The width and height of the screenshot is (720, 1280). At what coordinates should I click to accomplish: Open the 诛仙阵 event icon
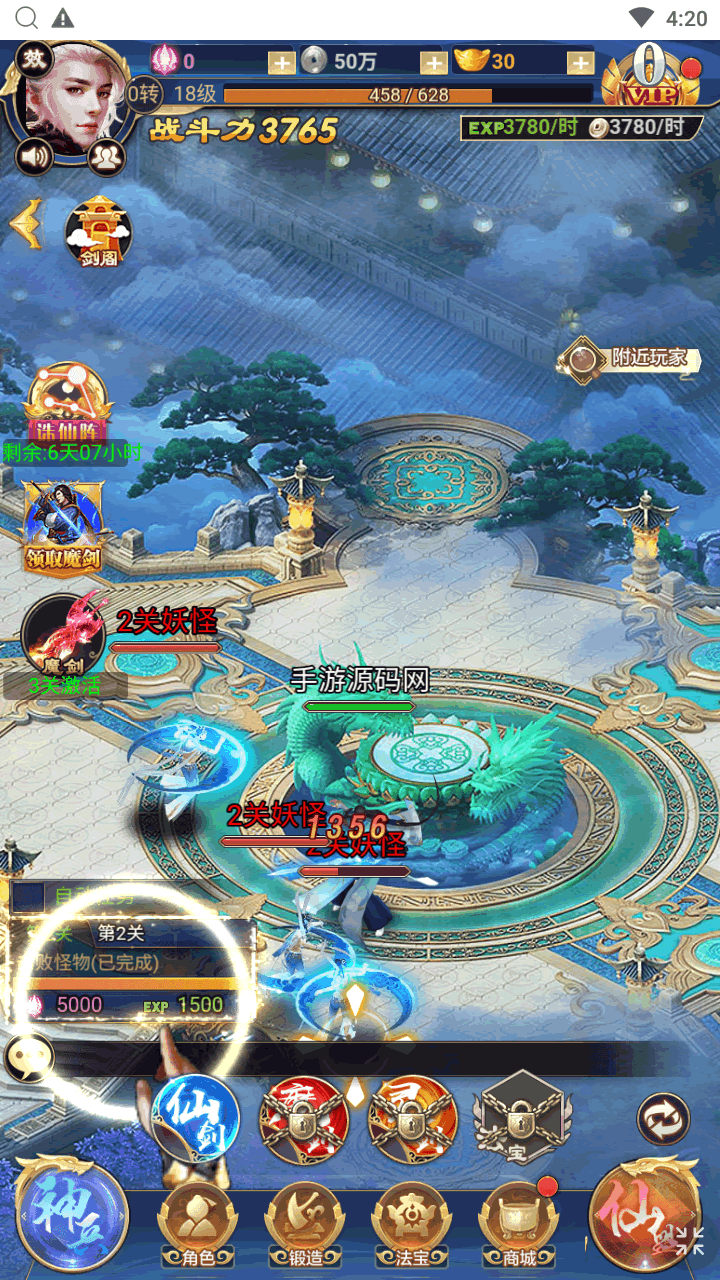click(69, 404)
